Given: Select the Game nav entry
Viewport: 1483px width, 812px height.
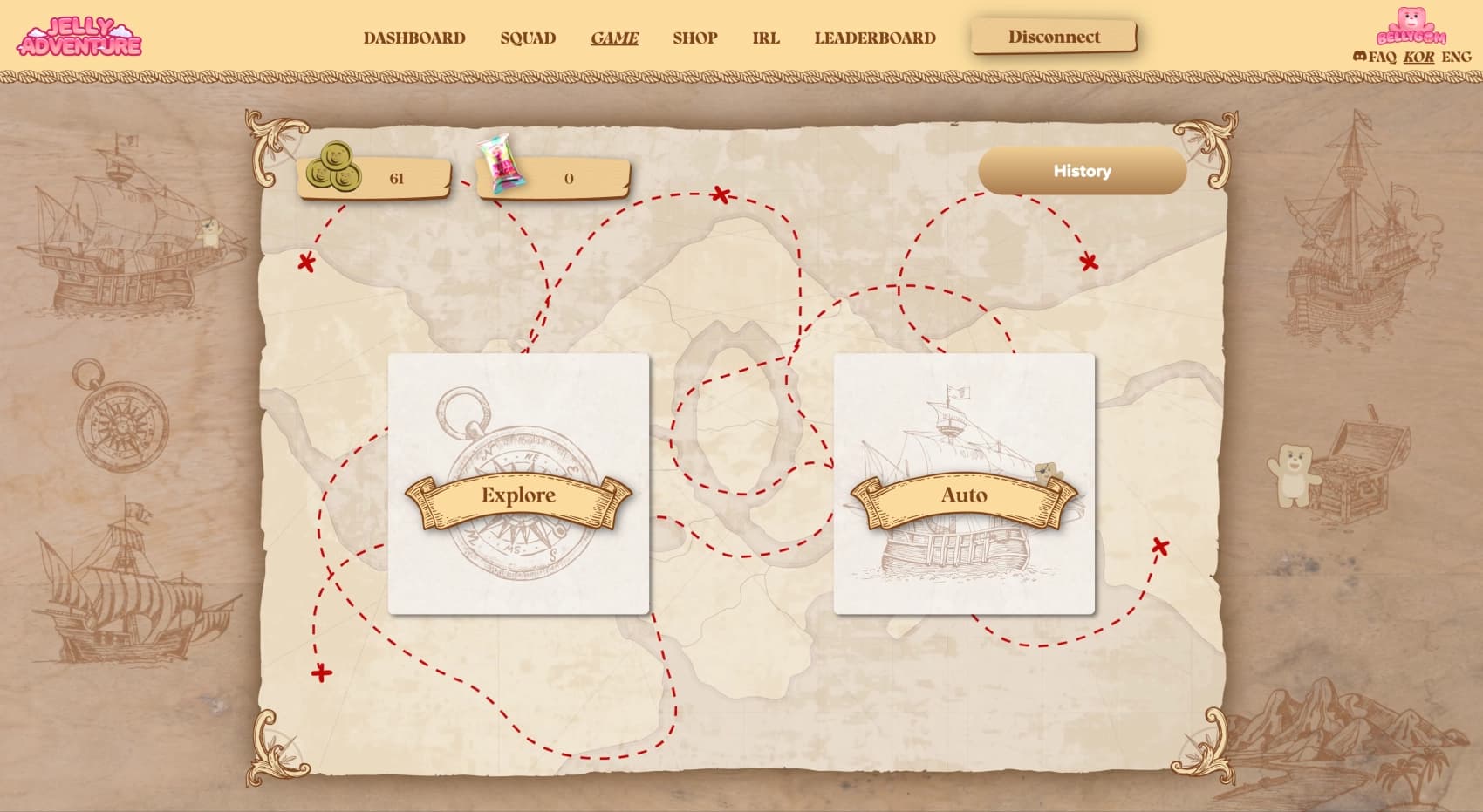Looking at the screenshot, I should 614,38.
